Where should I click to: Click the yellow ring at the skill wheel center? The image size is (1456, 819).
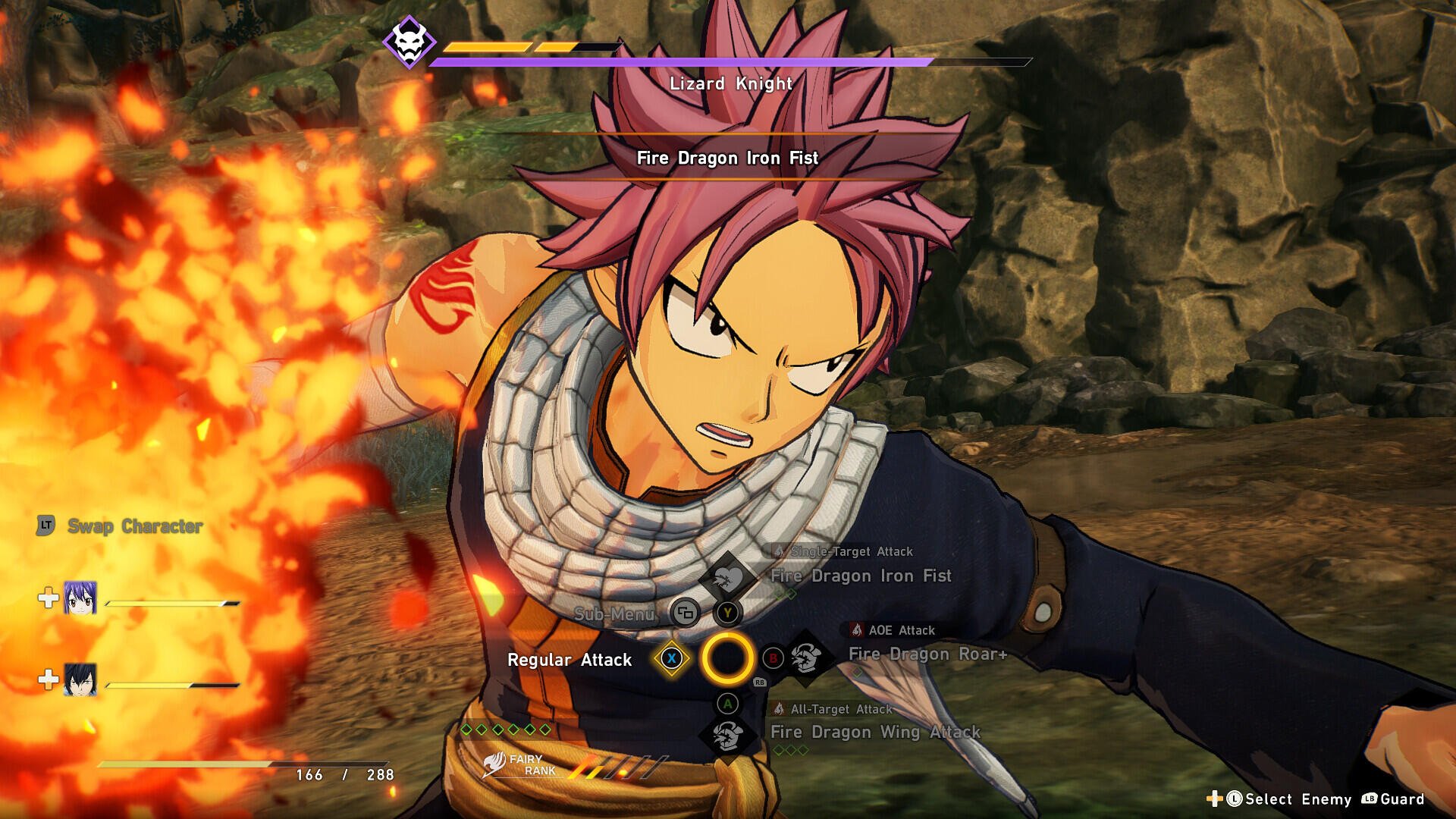[x=728, y=660]
